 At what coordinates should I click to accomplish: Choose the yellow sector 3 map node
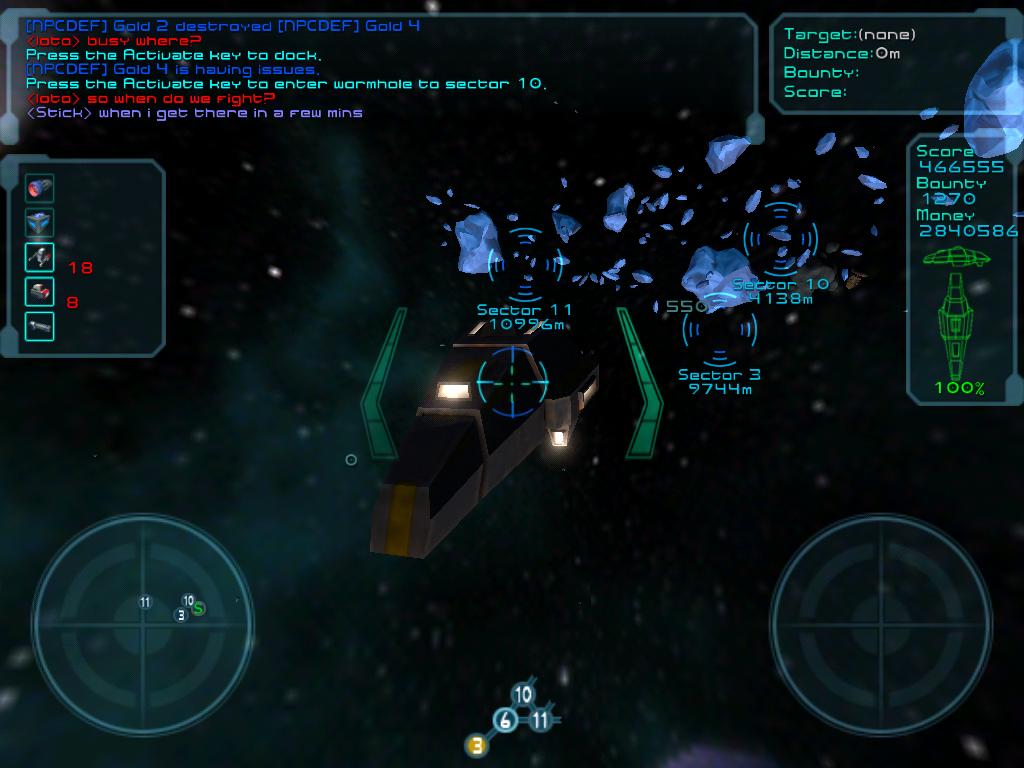(x=477, y=745)
